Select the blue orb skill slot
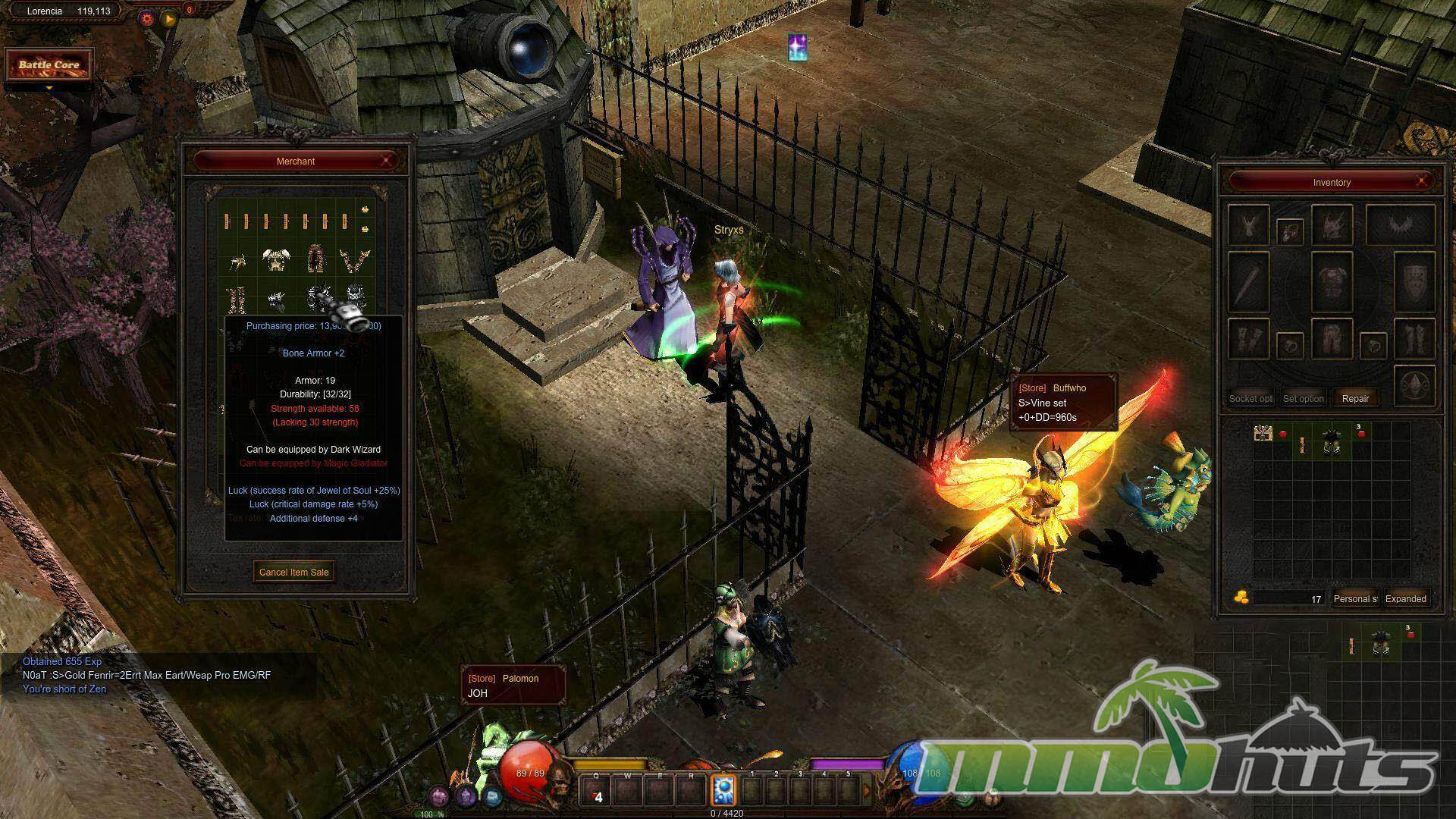Viewport: 1456px width, 819px height. [x=724, y=790]
